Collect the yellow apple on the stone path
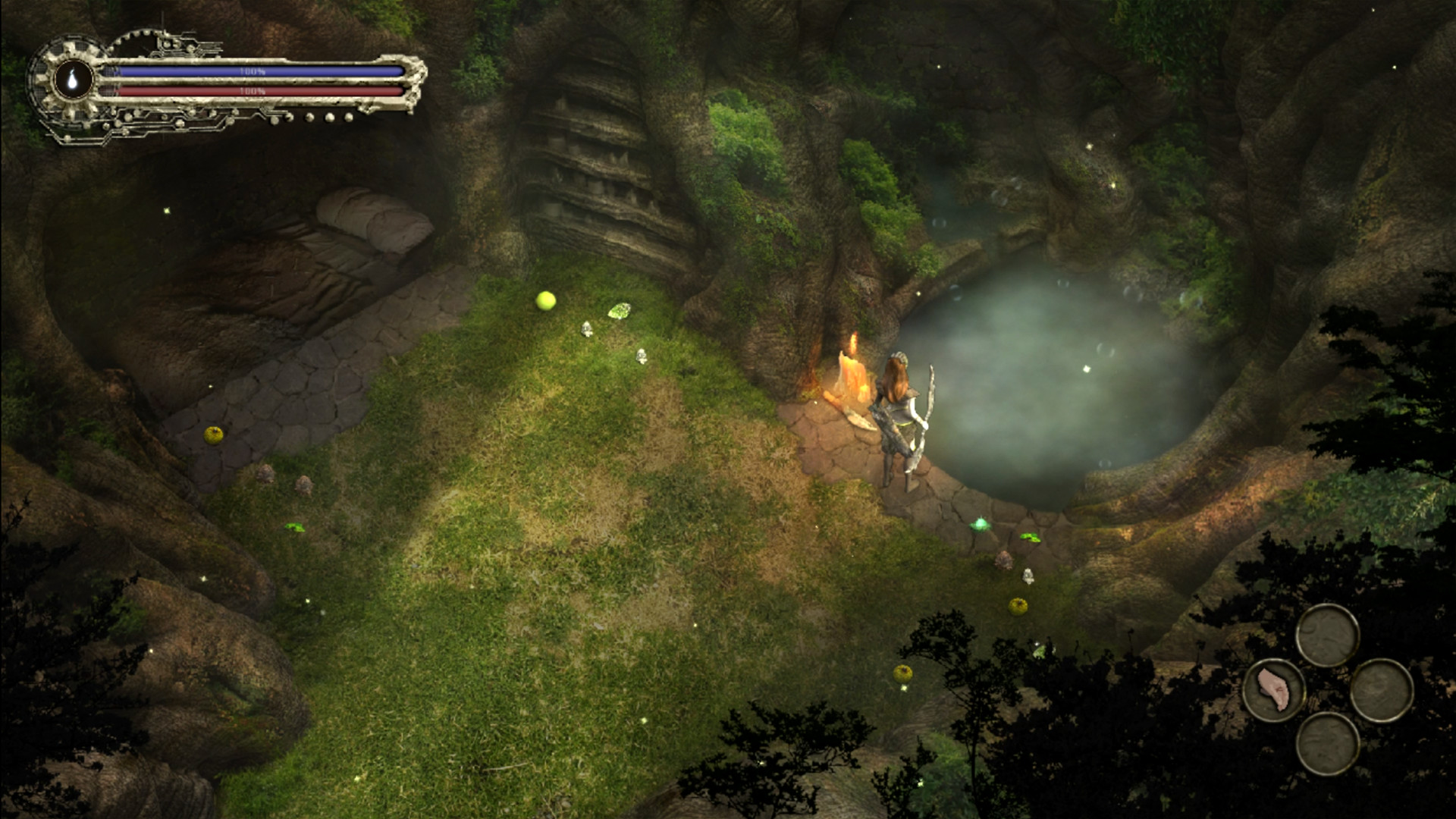 click(215, 434)
